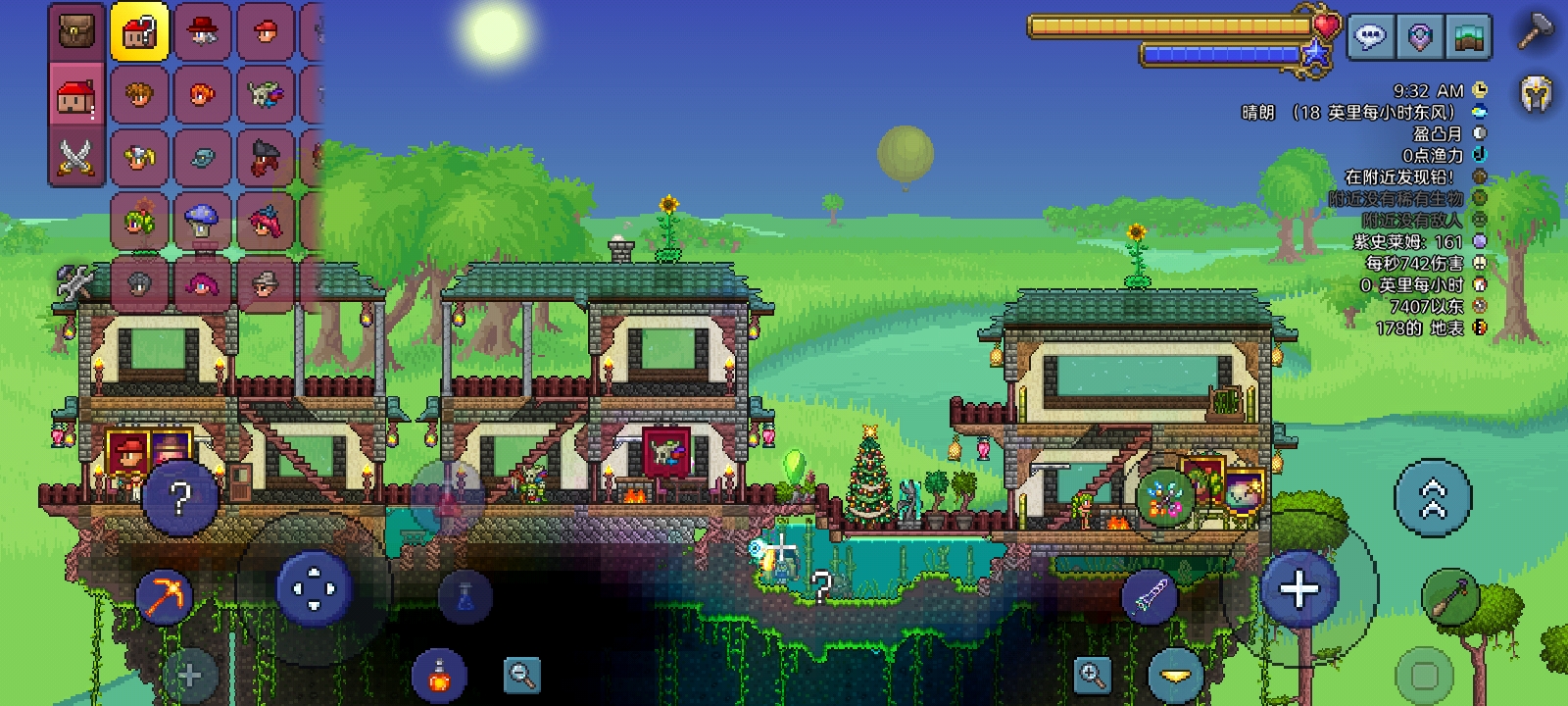The image size is (1568, 706).
Task: Use the orange healing potion button
Action: tap(439, 676)
